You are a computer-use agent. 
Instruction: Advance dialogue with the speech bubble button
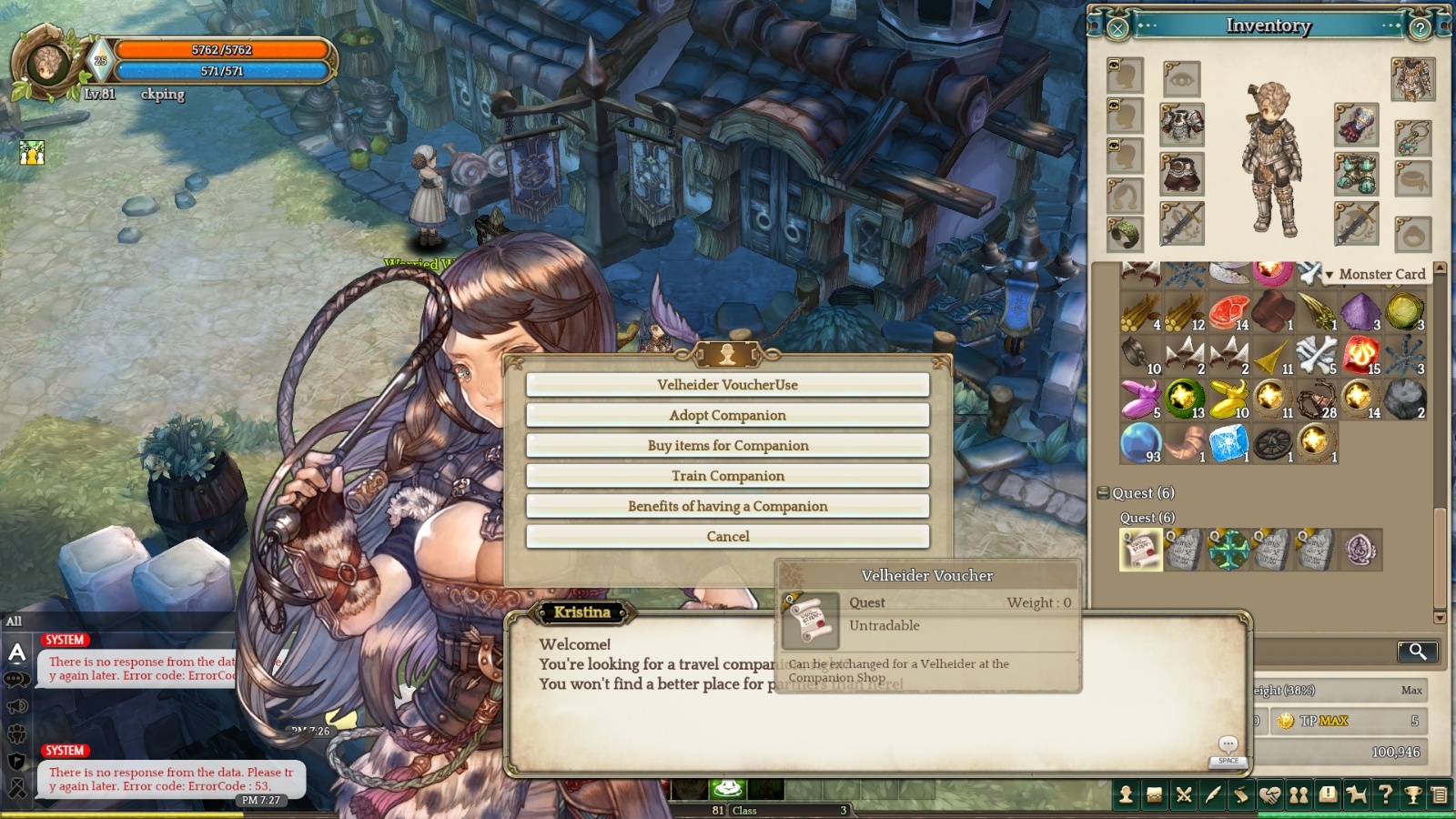click(x=1228, y=745)
